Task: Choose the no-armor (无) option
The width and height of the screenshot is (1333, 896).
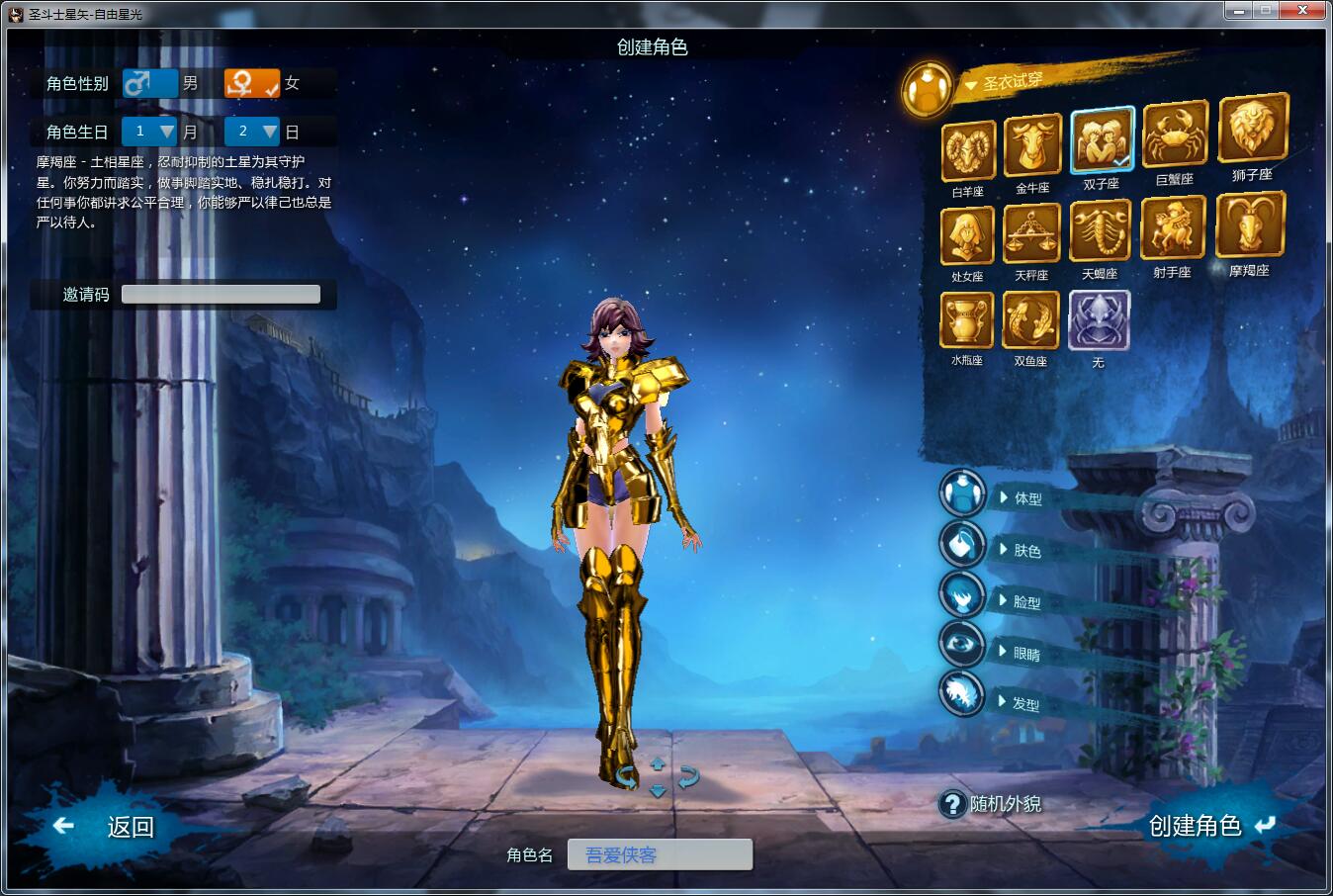Action: (x=1099, y=321)
